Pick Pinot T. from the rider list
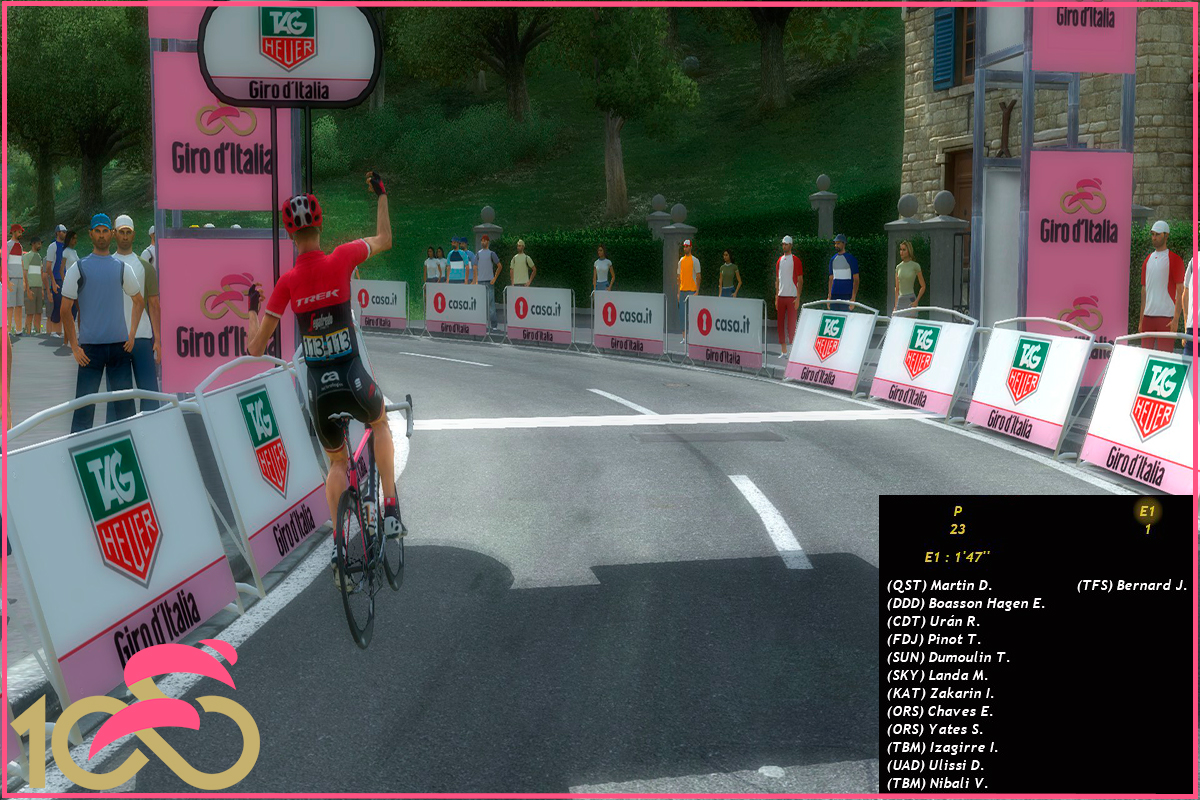 [933, 639]
